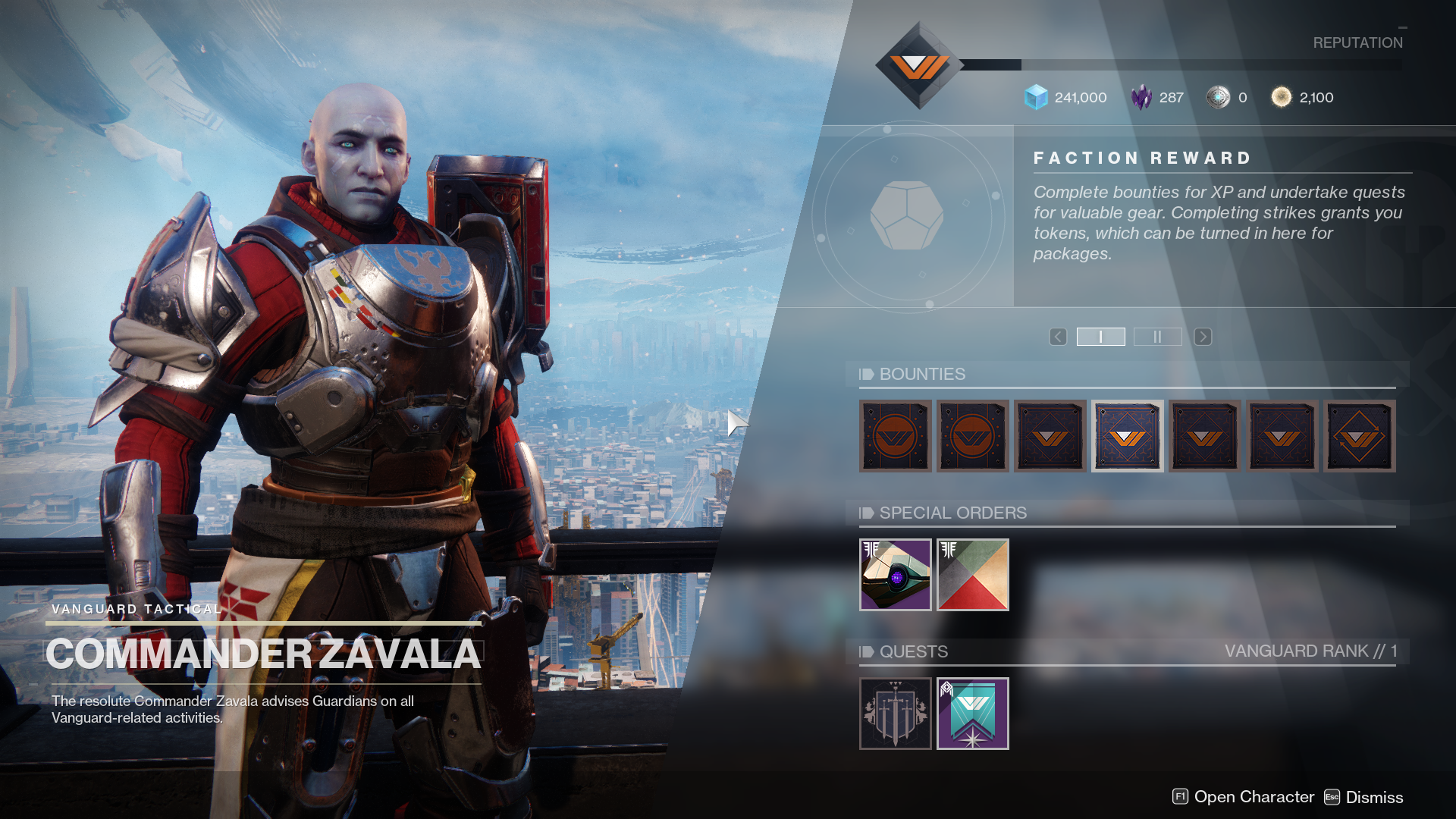This screenshot has height=819, width=1456.
Task: Pick the bounty with orange arrow-diamond outline
Action: (x=1359, y=436)
